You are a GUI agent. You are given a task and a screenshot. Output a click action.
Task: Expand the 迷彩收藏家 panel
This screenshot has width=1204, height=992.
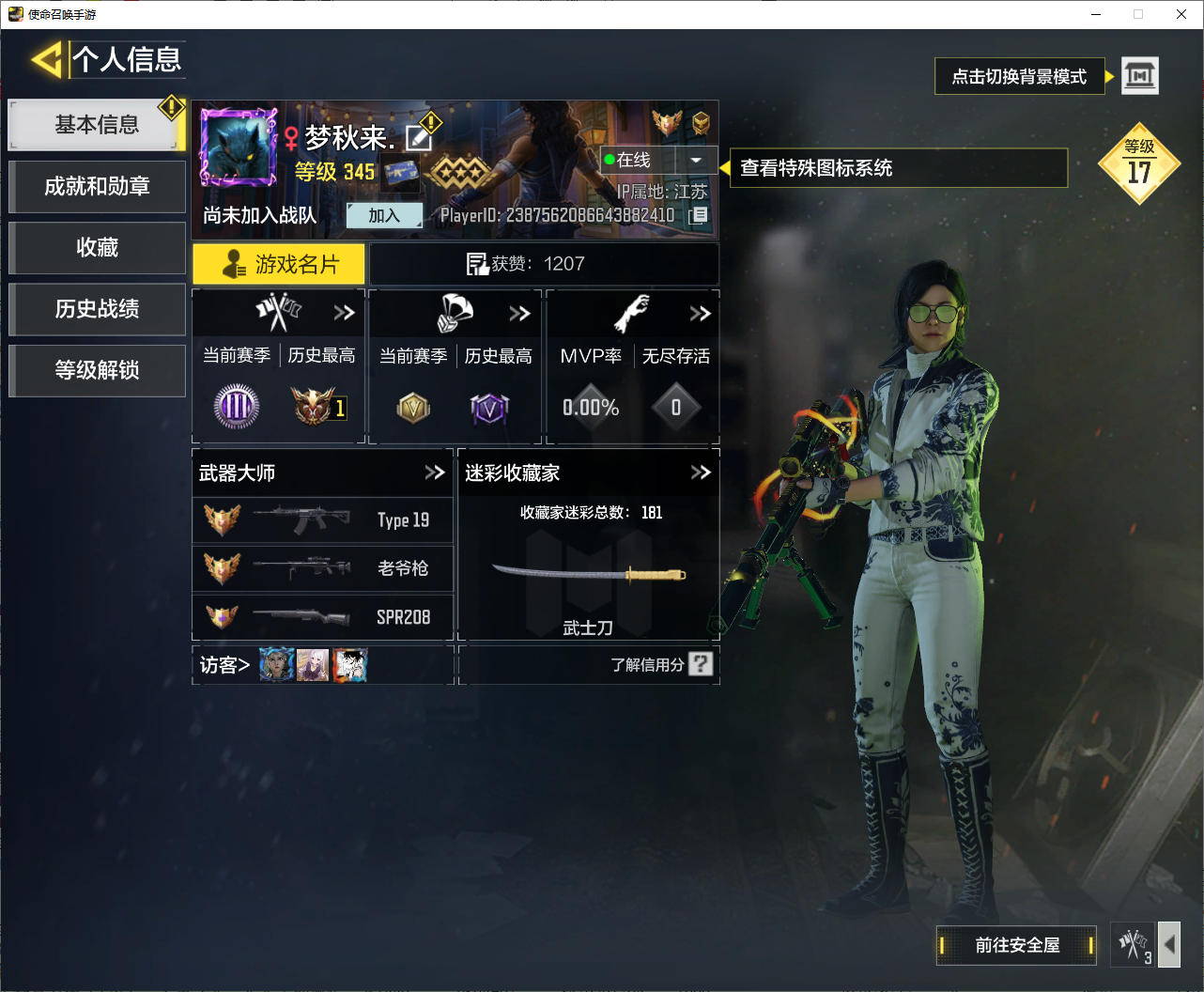point(701,473)
